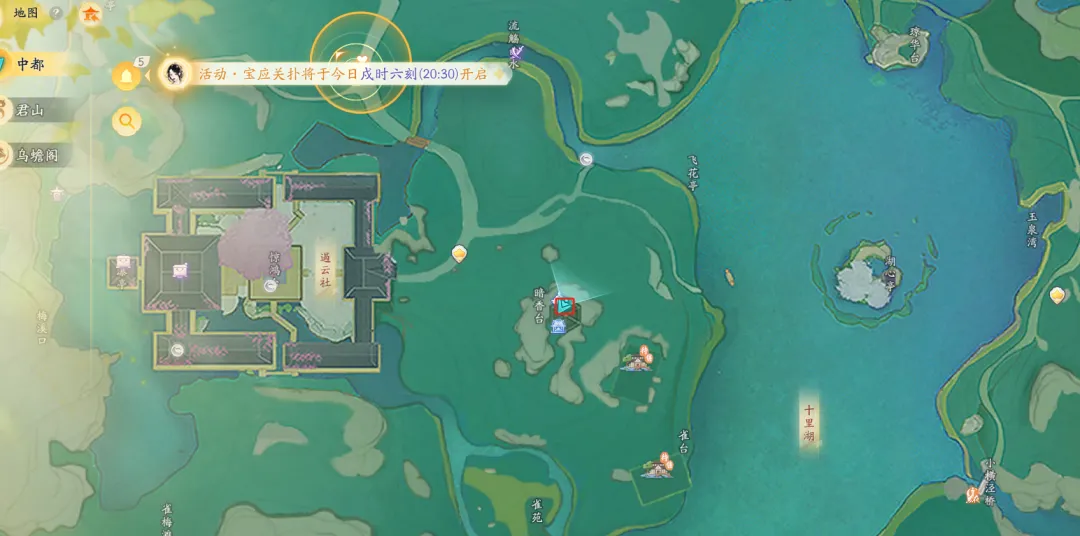Switch to the 乌蟾阁 region tab
The image size is (1080, 536).
pyautogui.click(x=38, y=155)
